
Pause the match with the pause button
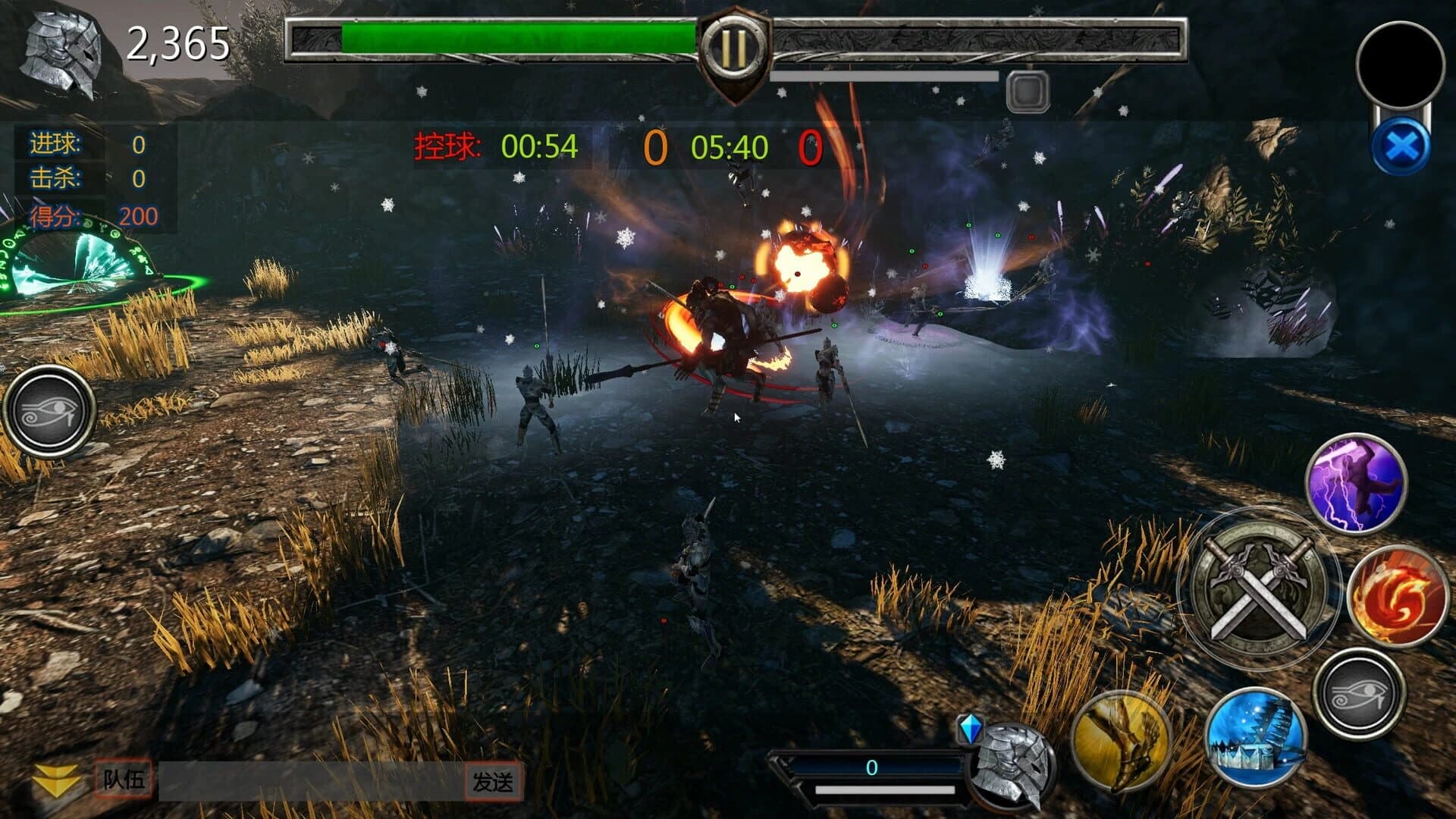[734, 48]
